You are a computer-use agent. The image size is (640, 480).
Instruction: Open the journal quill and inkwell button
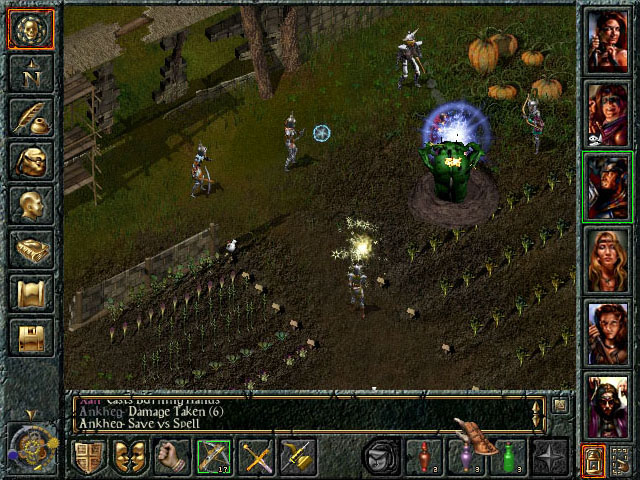point(29,117)
